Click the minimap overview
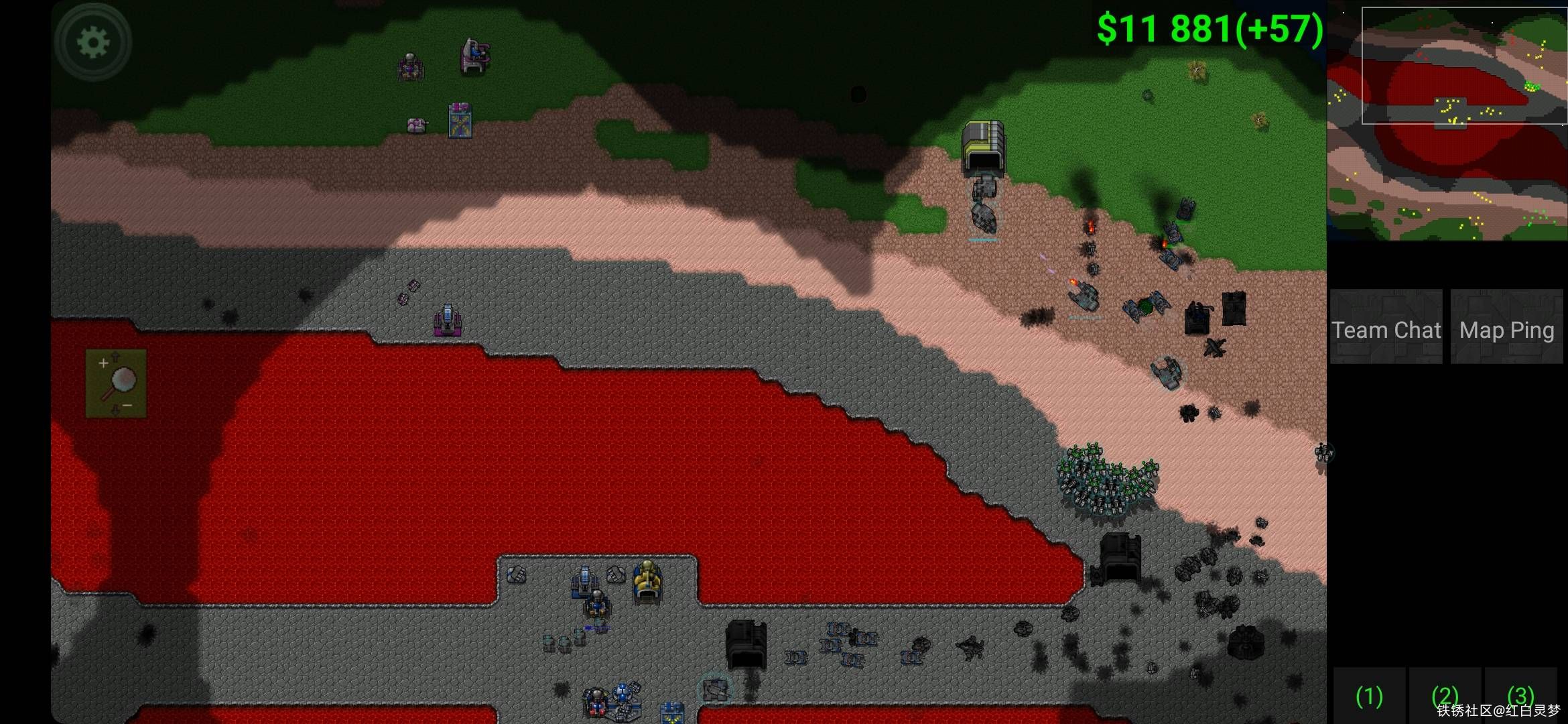The height and width of the screenshot is (724, 1568). 1447,121
